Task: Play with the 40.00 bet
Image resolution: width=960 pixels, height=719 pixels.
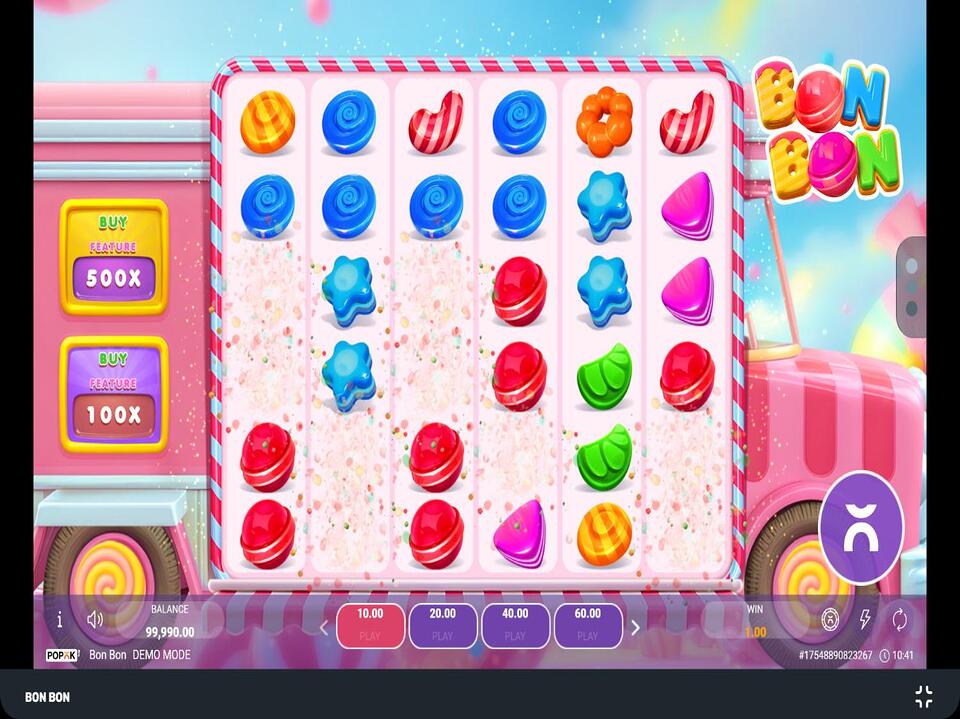Action: pos(516,625)
